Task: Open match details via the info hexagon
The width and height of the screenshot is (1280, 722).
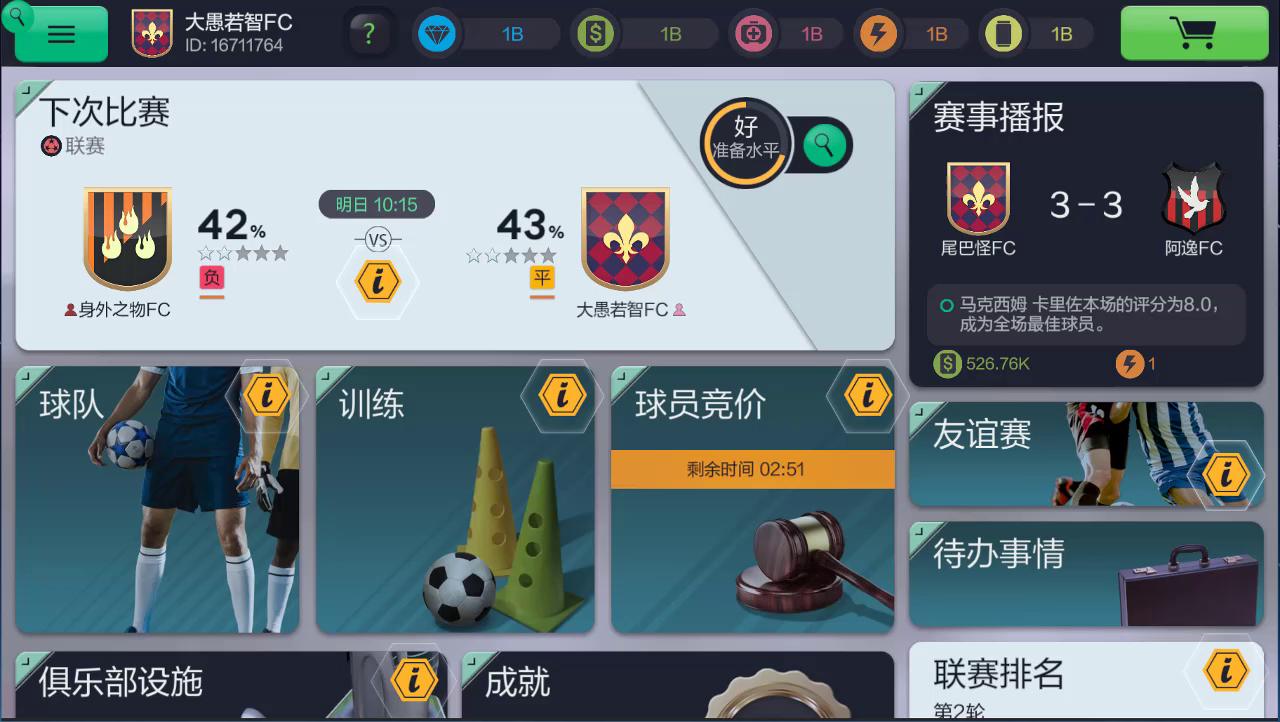Action: click(x=377, y=282)
